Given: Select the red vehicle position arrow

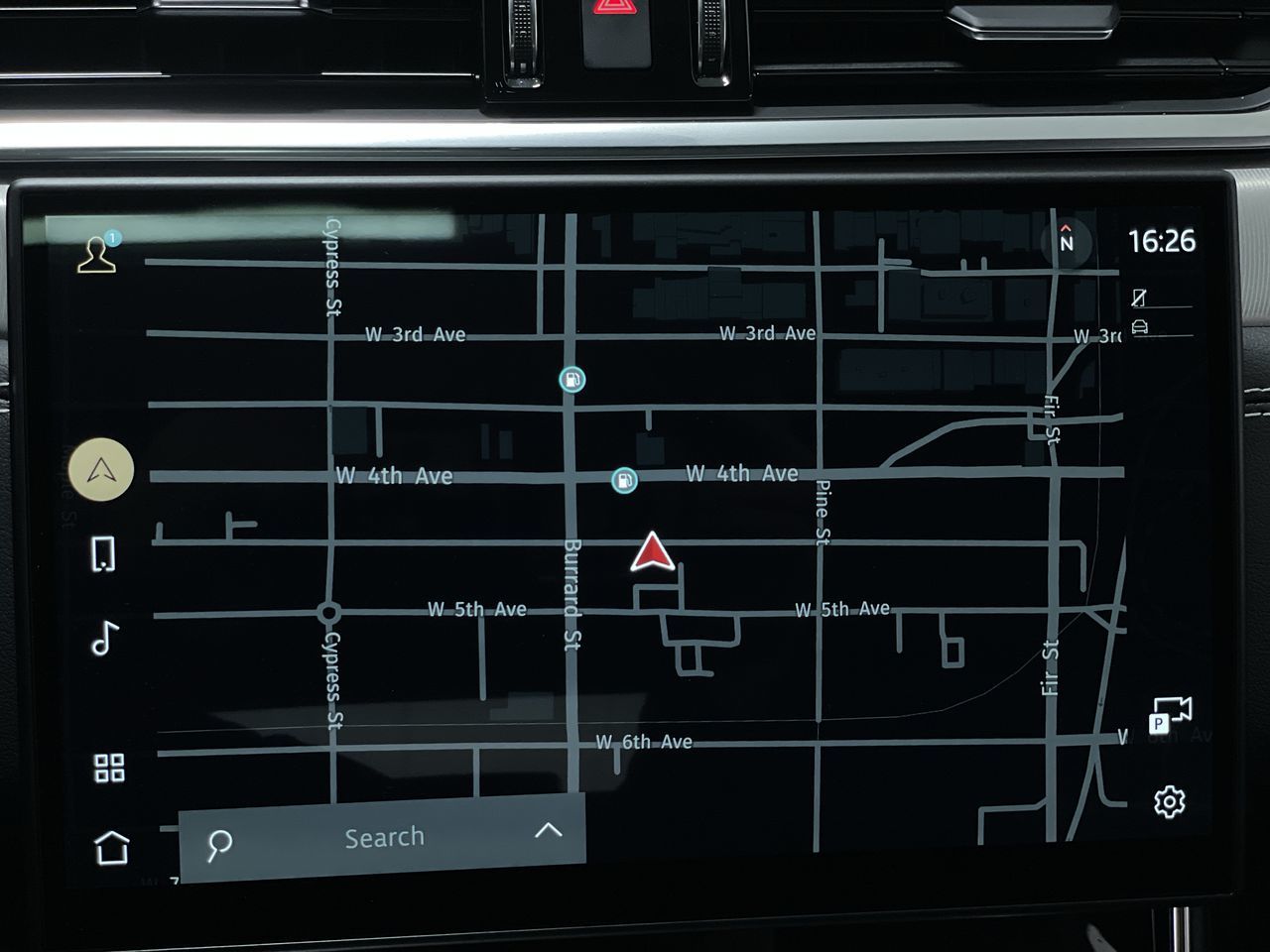Looking at the screenshot, I should [652, 553].
